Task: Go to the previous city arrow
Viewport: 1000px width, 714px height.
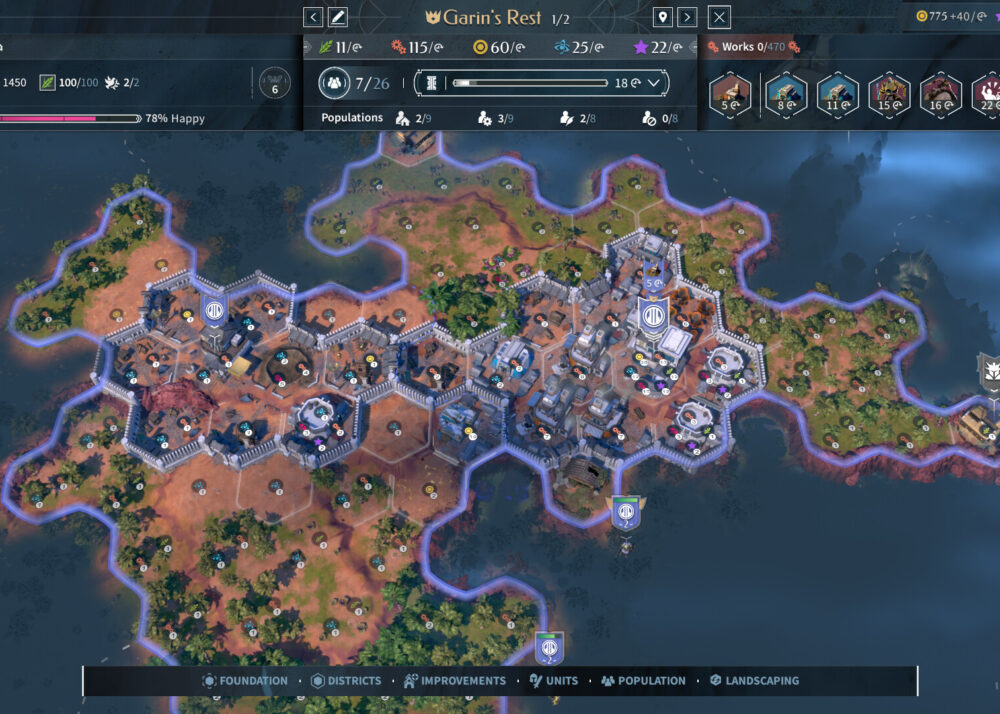Action: pyautogui.click(x=313, y=17)
